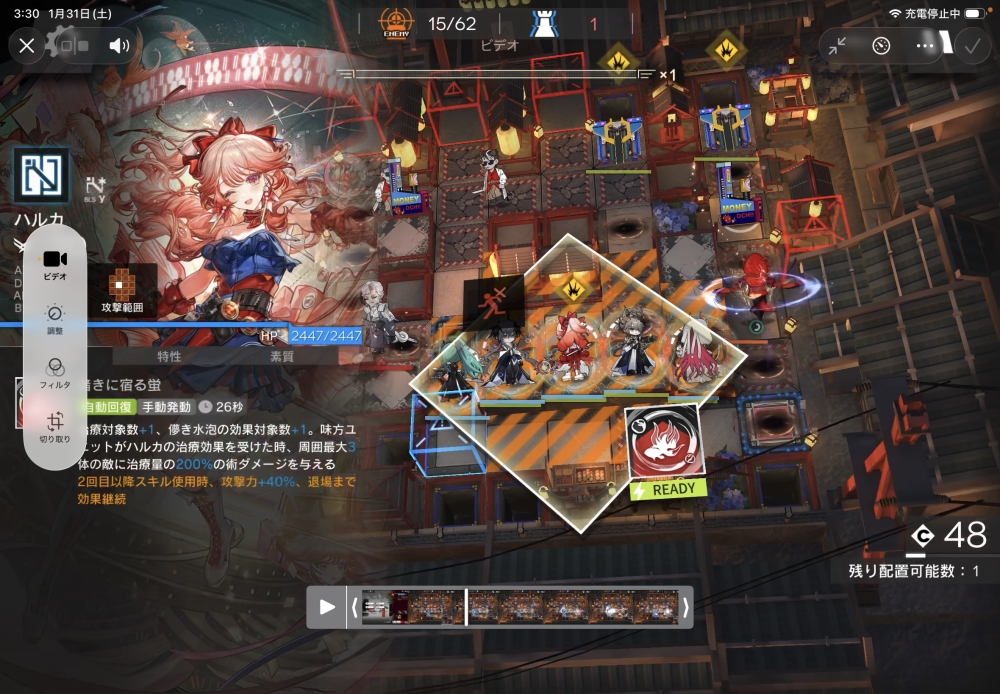This screenshot has height=694, width=1000.
Task: Switch to the 素質 tab
Action: [x=282, y=356]
